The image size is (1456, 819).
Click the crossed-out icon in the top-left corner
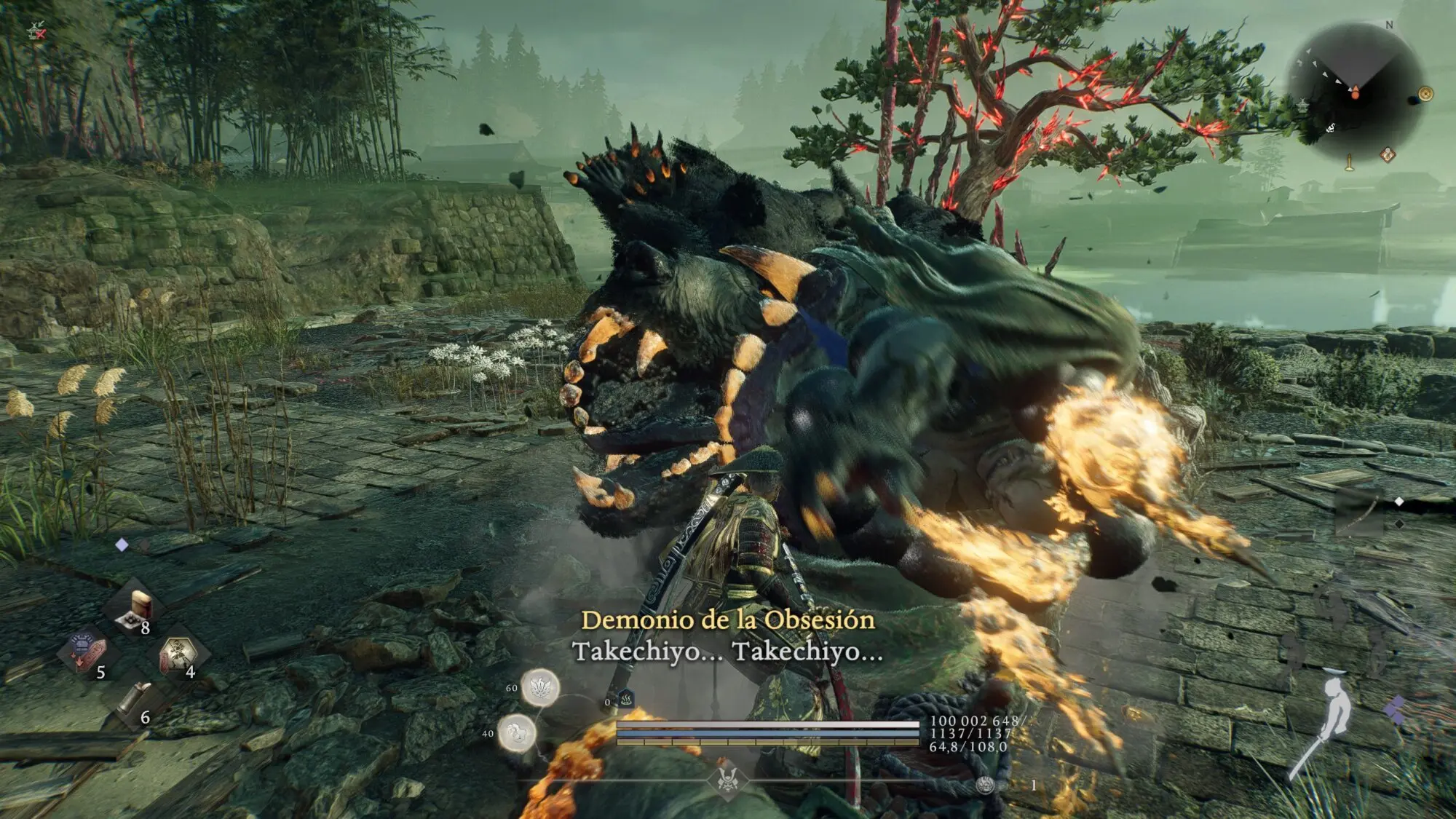tap(36, 31)
